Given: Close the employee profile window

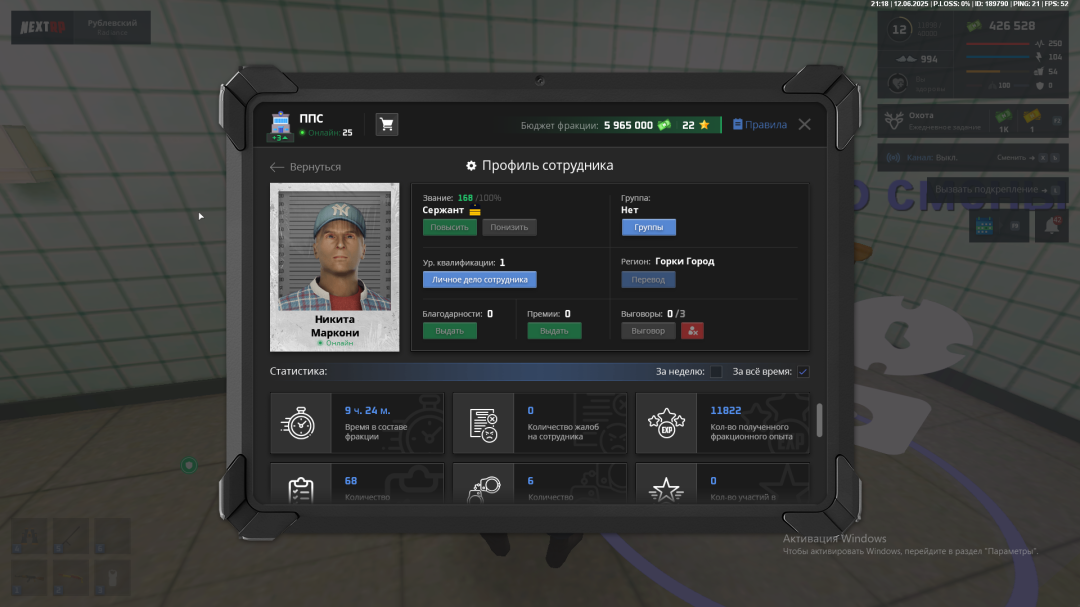Looking at the screenshot, I should pyautogui.click(x=804, y=125).
